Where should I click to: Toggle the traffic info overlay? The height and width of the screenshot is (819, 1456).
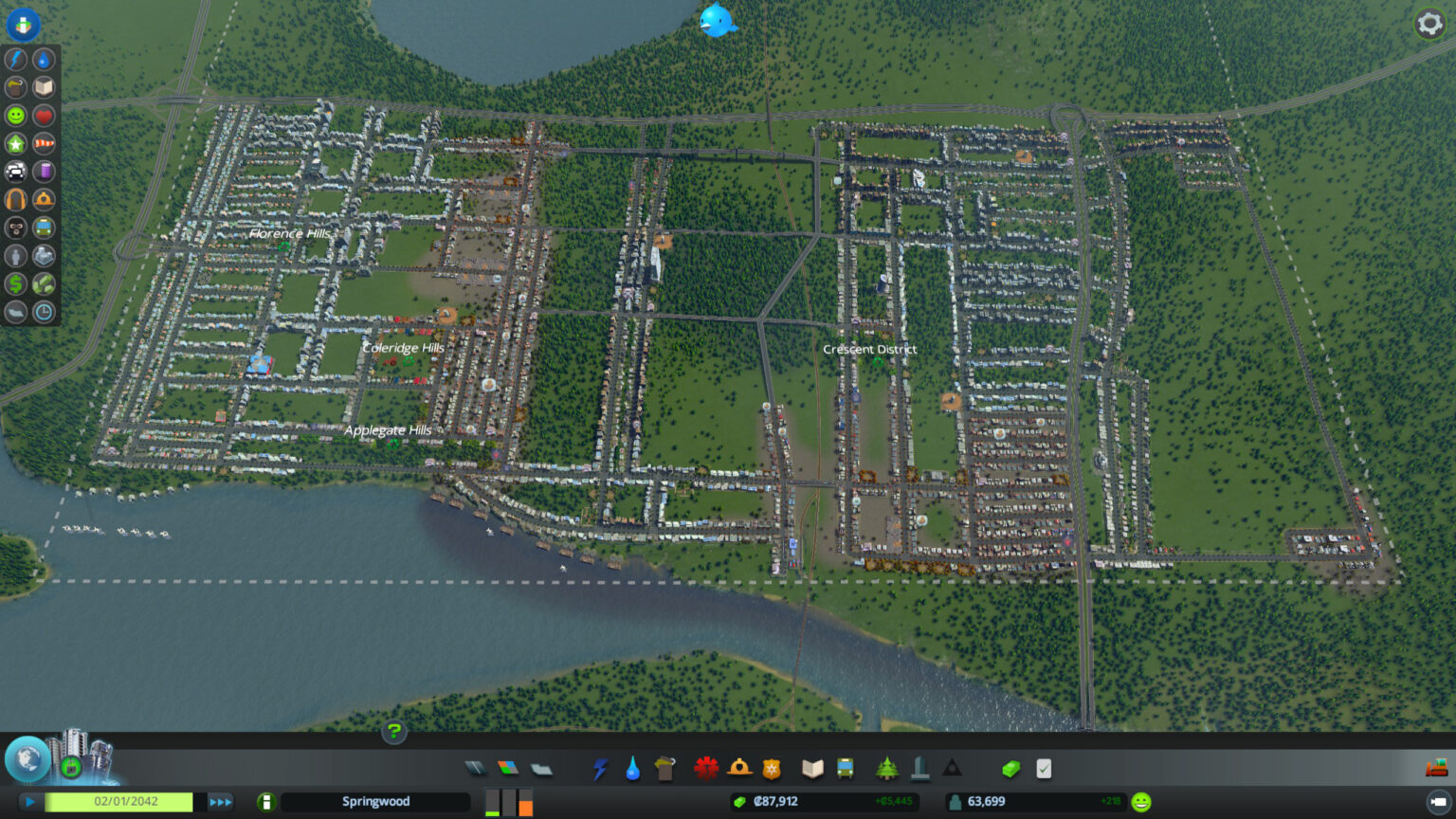click(x=15, y=171)
